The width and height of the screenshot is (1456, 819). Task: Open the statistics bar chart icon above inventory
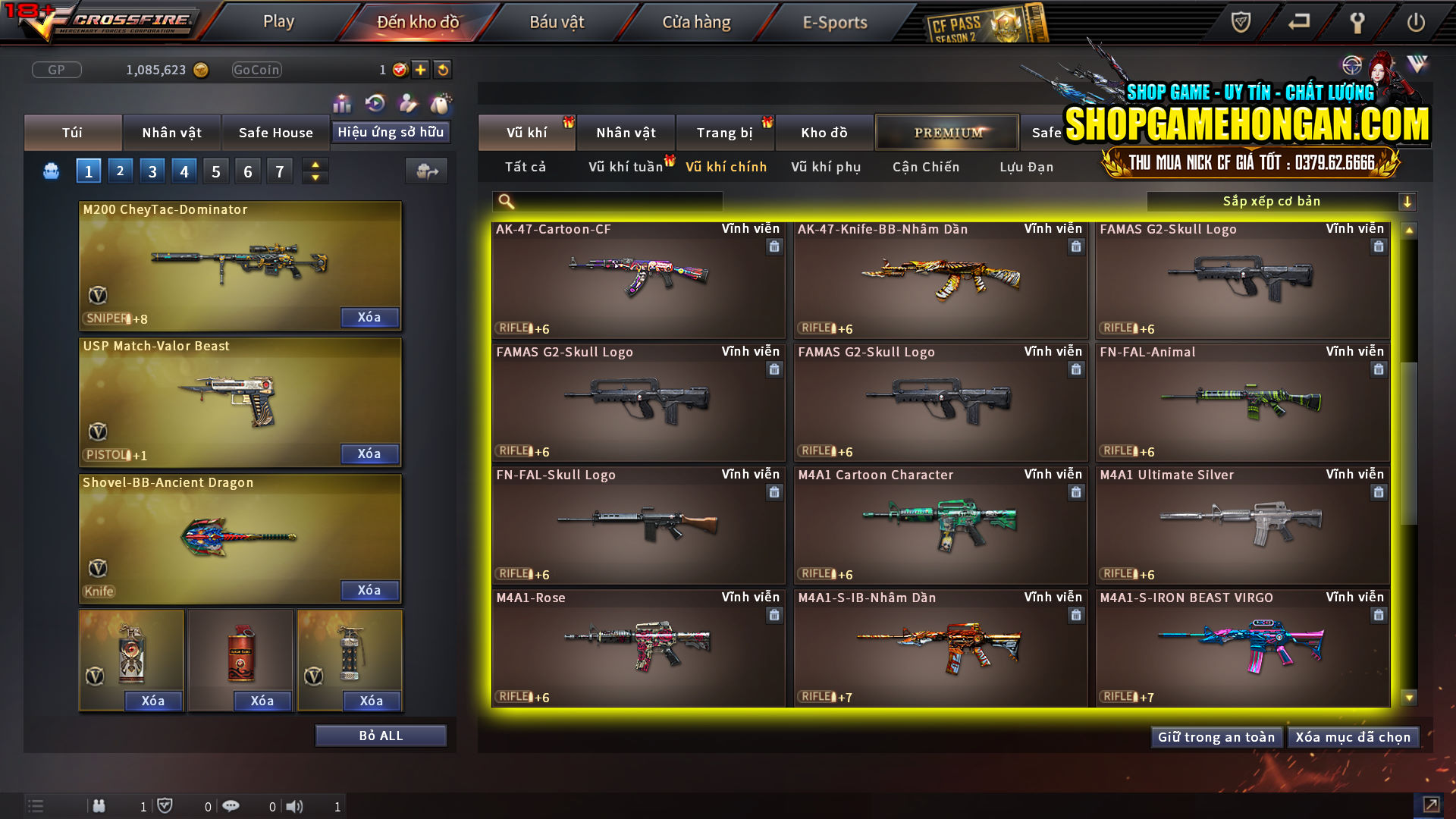(x=342, y=102)
